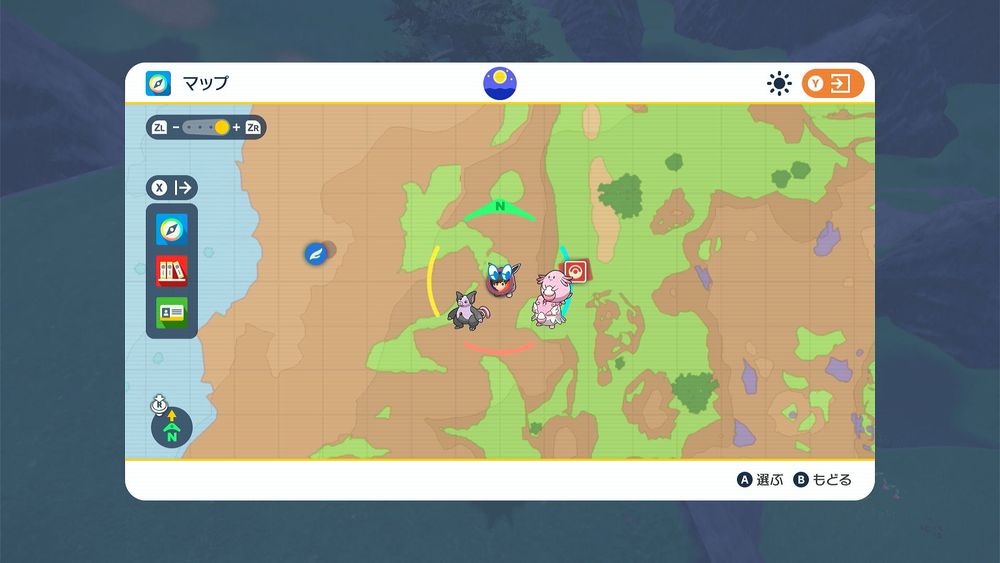Click the もどる back prompt

[x=823, y=480]
